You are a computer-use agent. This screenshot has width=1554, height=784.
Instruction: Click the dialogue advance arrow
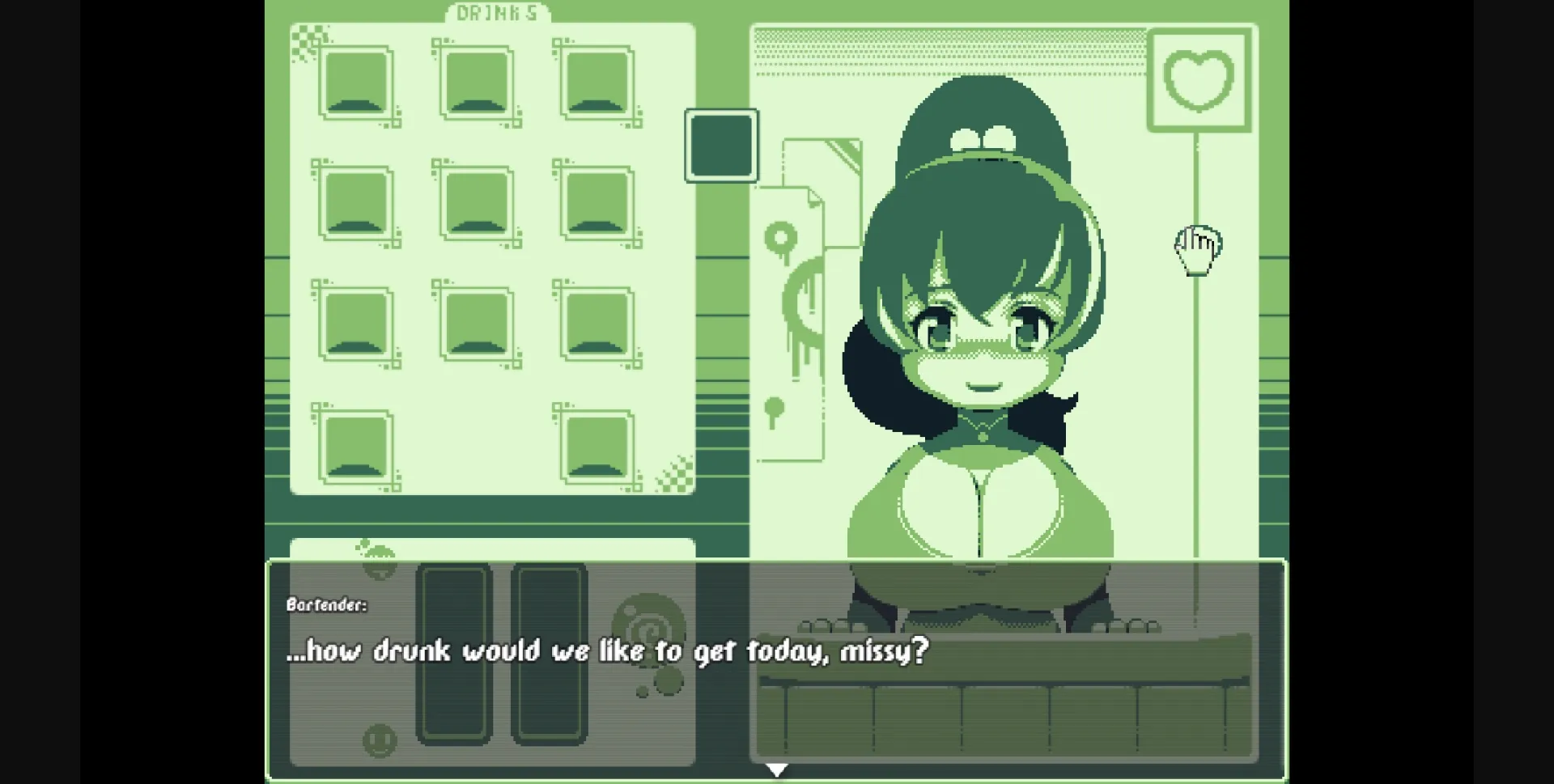click(x=776, y=769)
